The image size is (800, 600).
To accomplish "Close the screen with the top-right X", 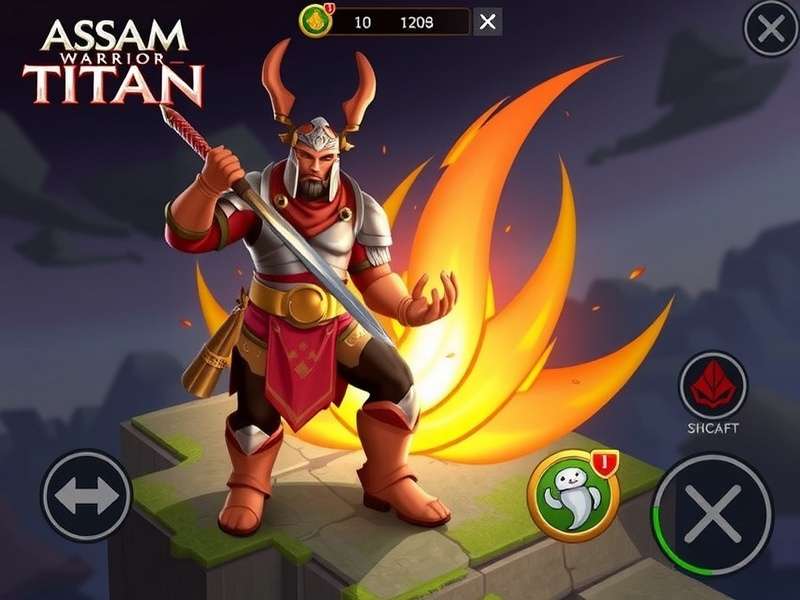I will [771, 29].
